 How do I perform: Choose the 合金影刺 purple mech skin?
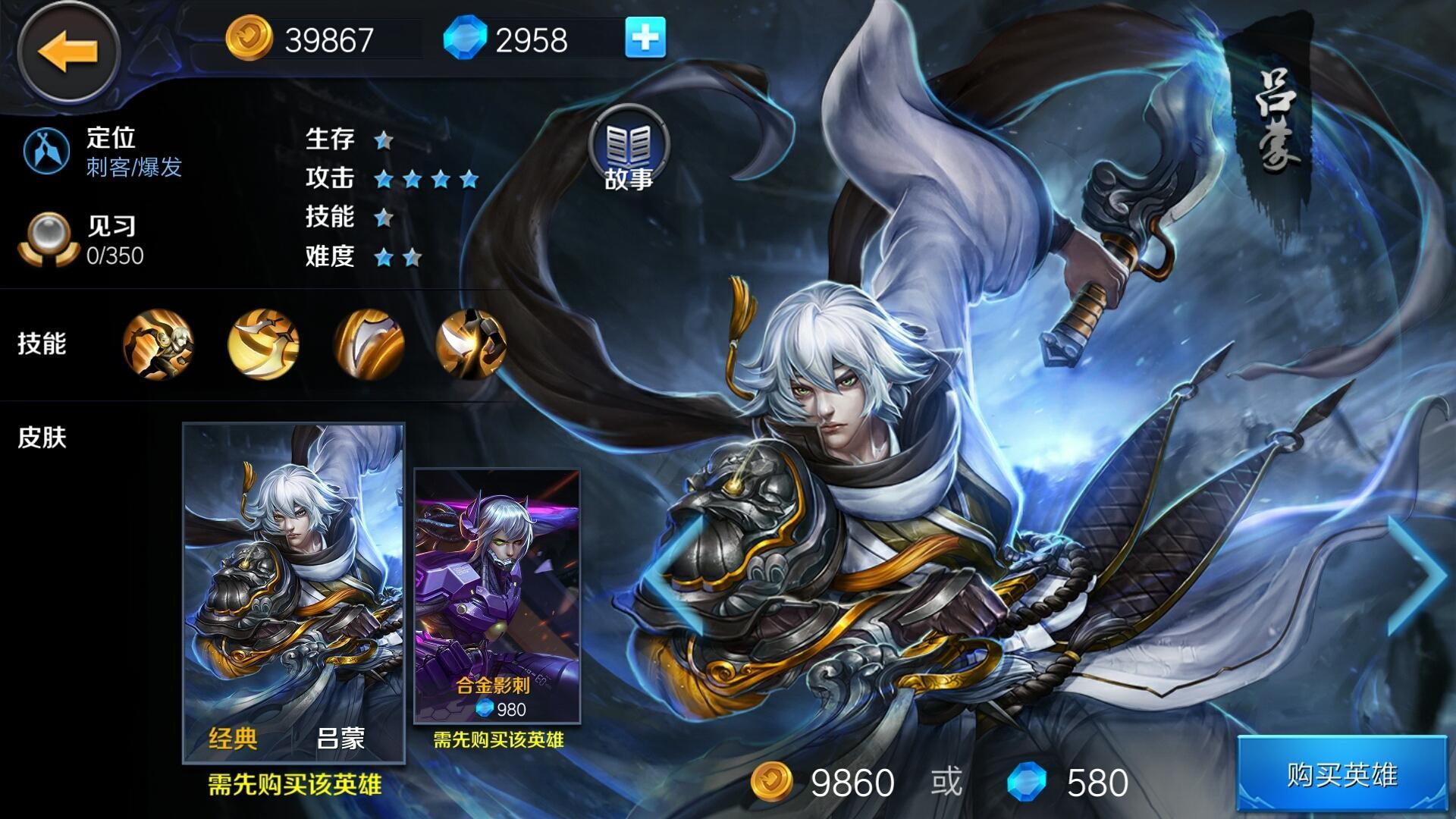click(497, 595)
